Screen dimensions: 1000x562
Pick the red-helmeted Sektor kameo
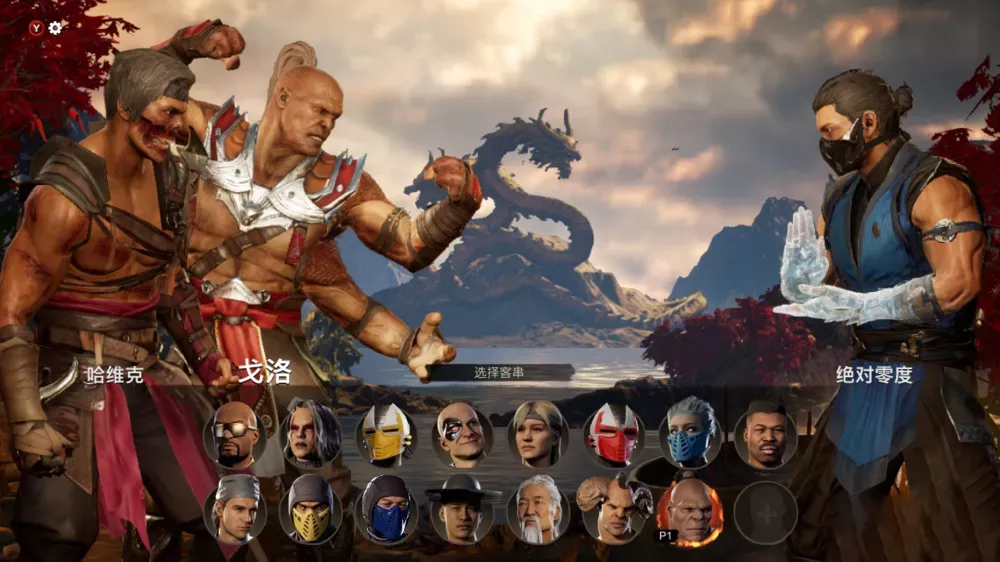[x=614, y=435]
